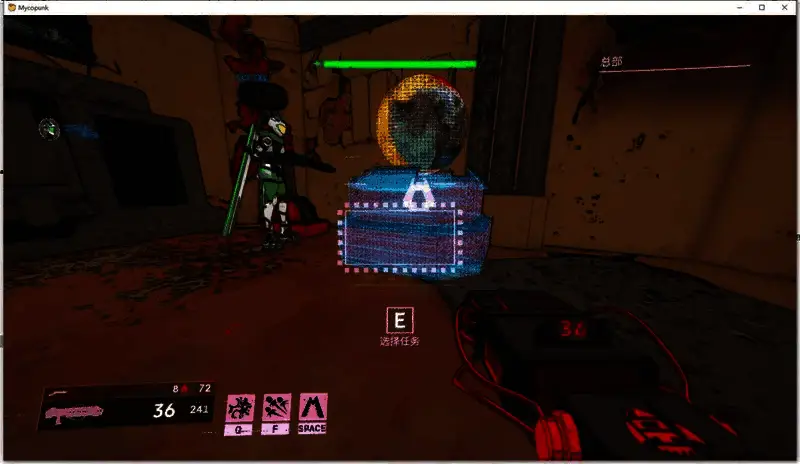Trigger the twin-peaks jump ability icon
Viewport: 800px width, 464px height.
tap(314, 408)
